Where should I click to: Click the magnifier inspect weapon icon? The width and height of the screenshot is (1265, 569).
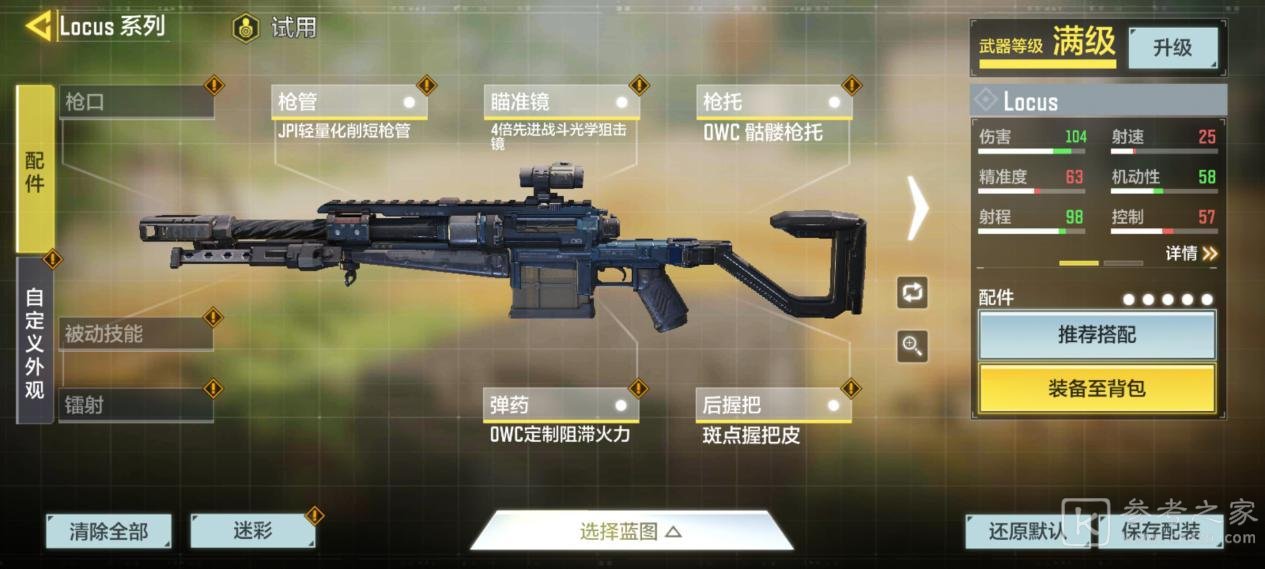click(x=912, y=346)
